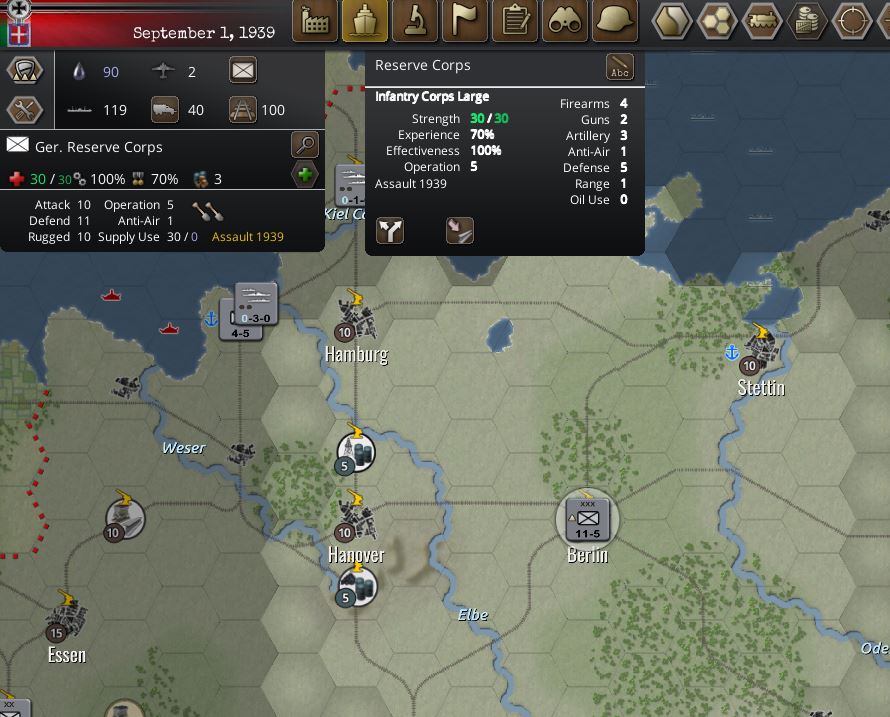This screenshot has width=890, height=717.
Task: Open the clipboard reports screen
Action: (516, 20)
